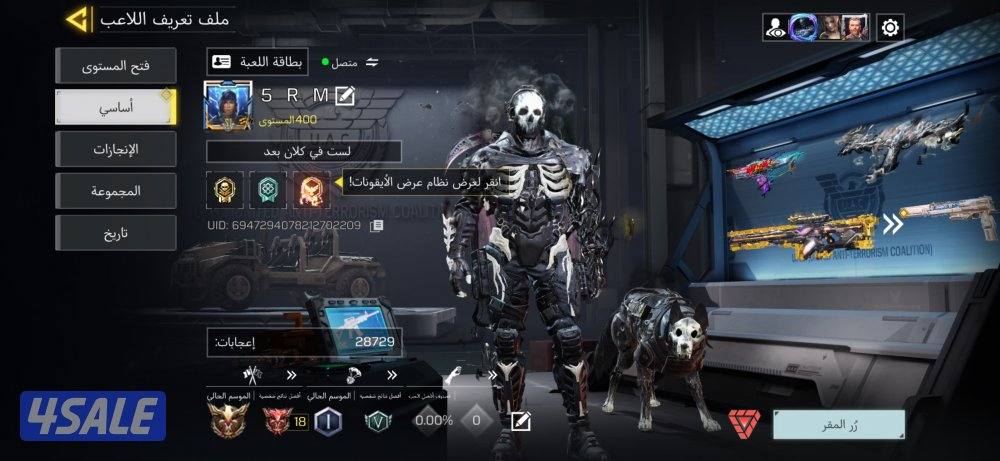Open the settings gear
Screen dimensions: 1000x461
coord(890,27)
